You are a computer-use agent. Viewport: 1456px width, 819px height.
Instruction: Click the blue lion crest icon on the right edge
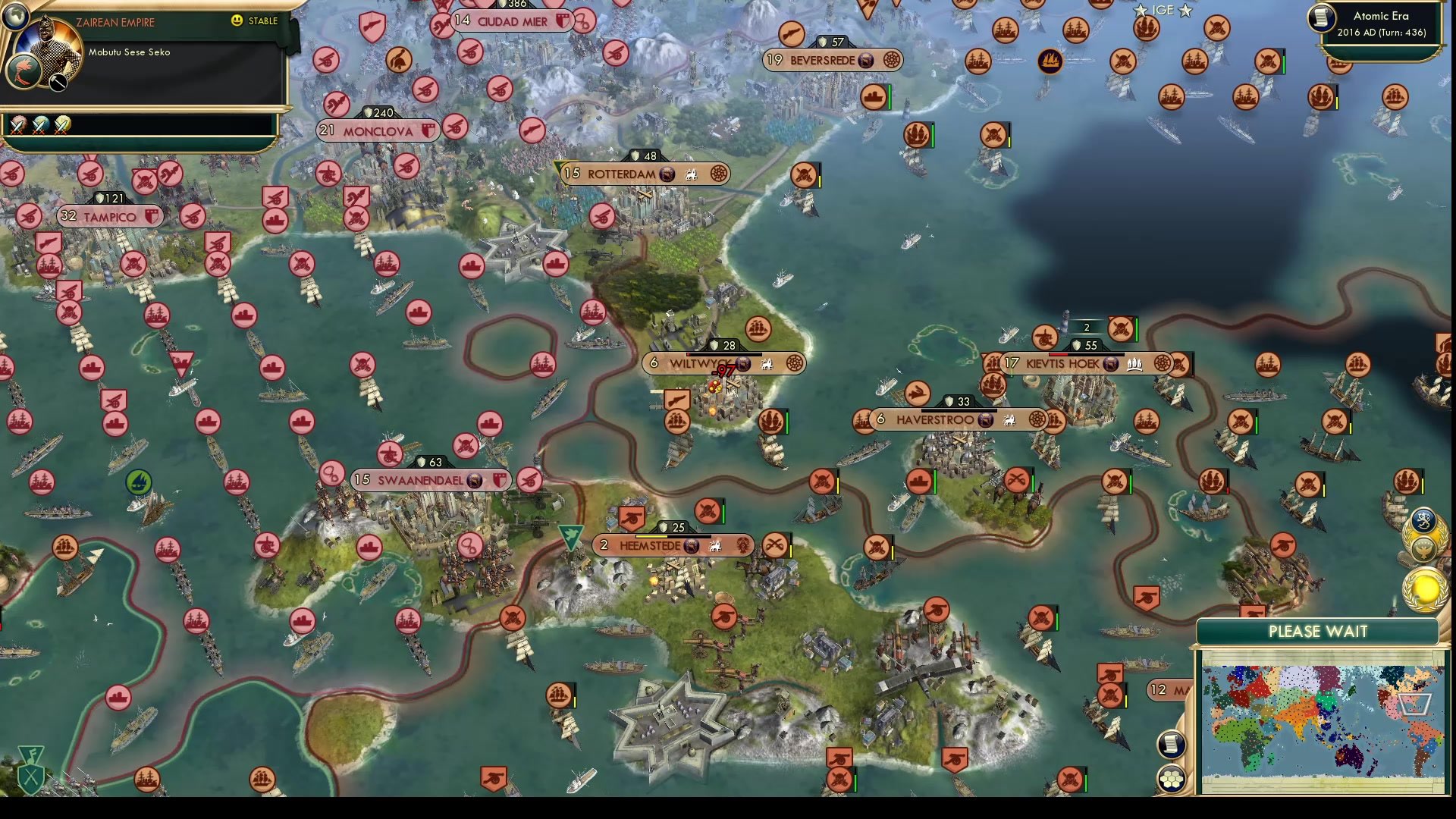coord(1423,522)
